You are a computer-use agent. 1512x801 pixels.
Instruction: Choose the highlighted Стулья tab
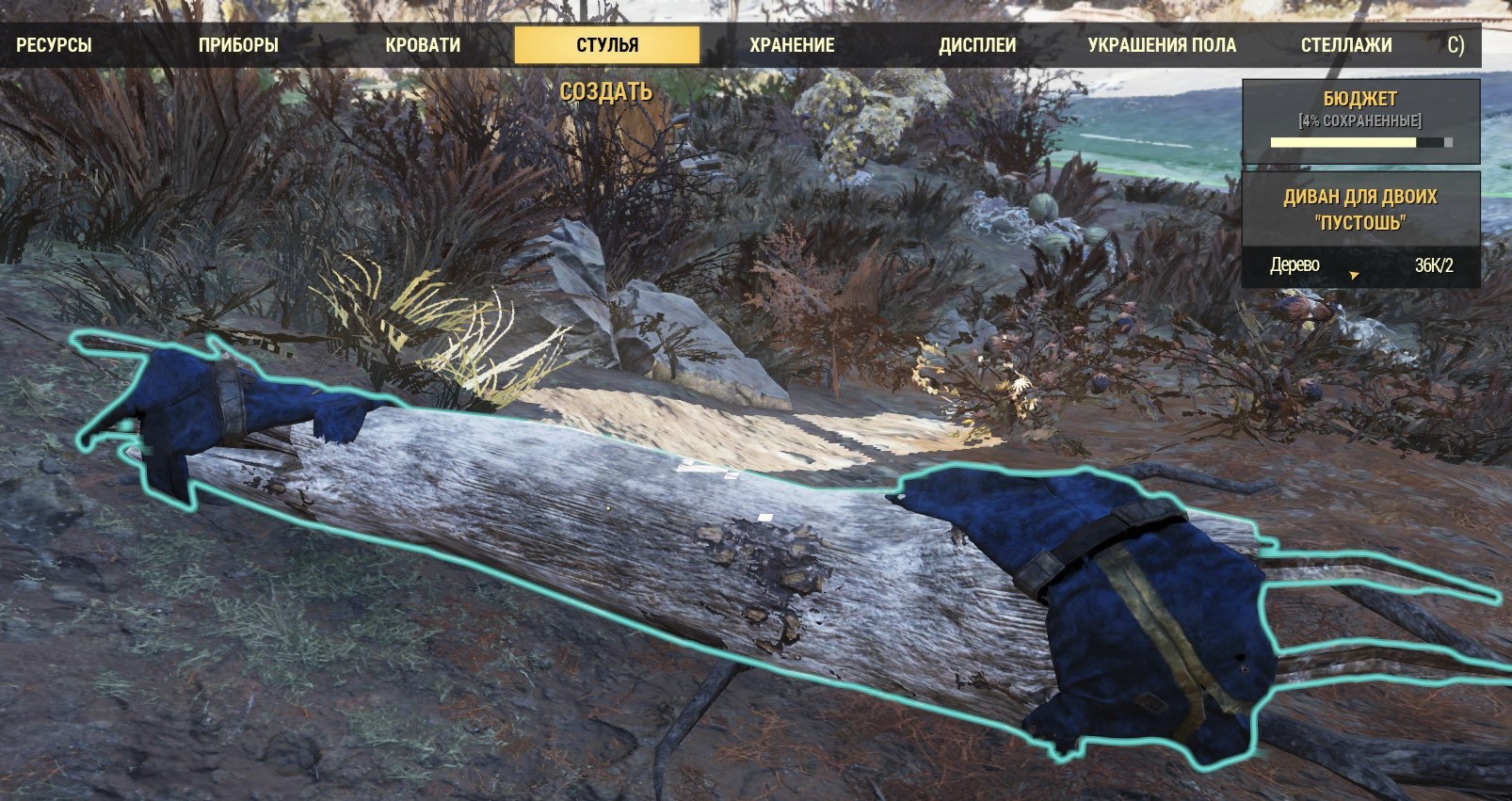pos(607,45)
